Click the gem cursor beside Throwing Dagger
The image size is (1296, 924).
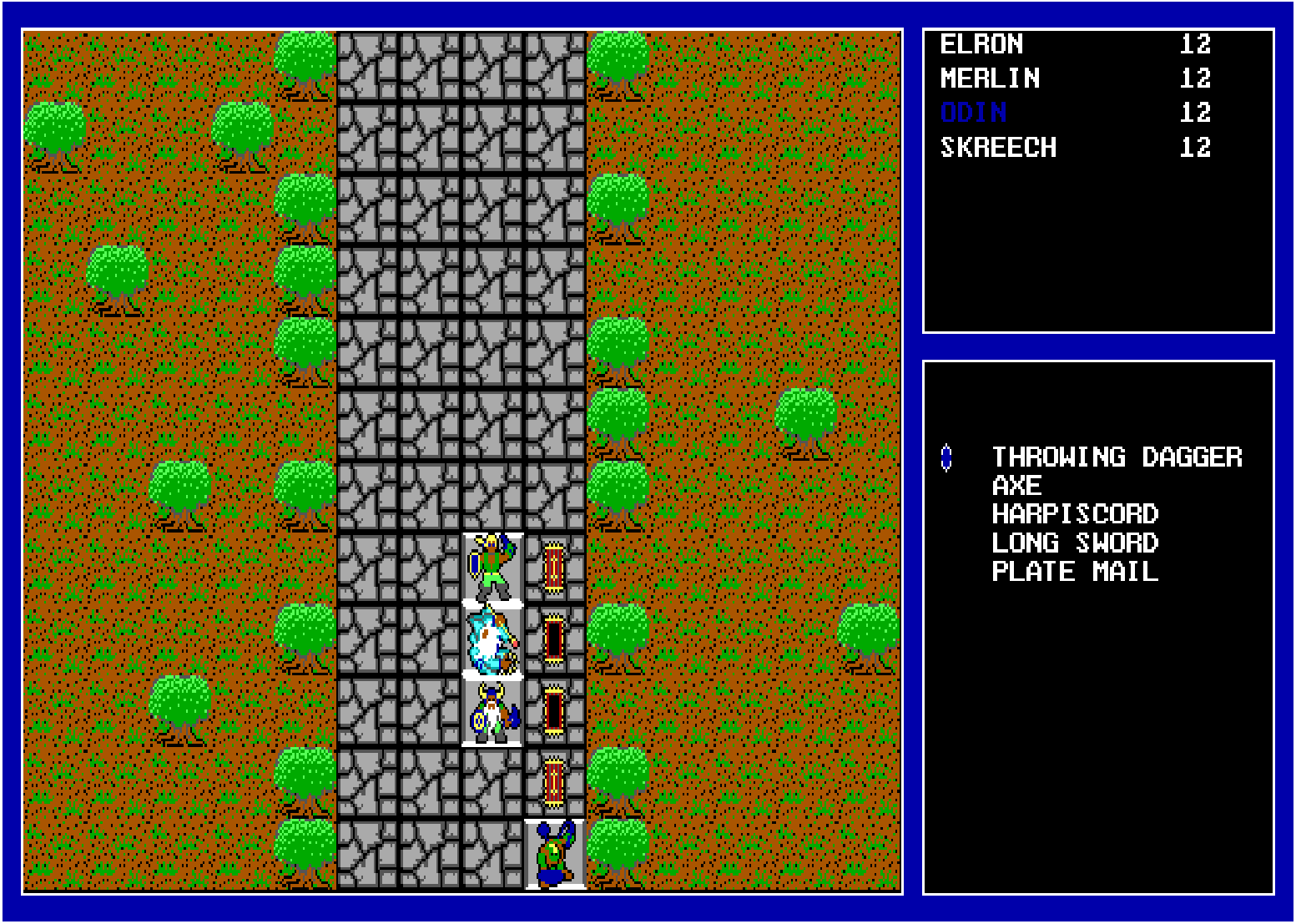pos(947,457)
